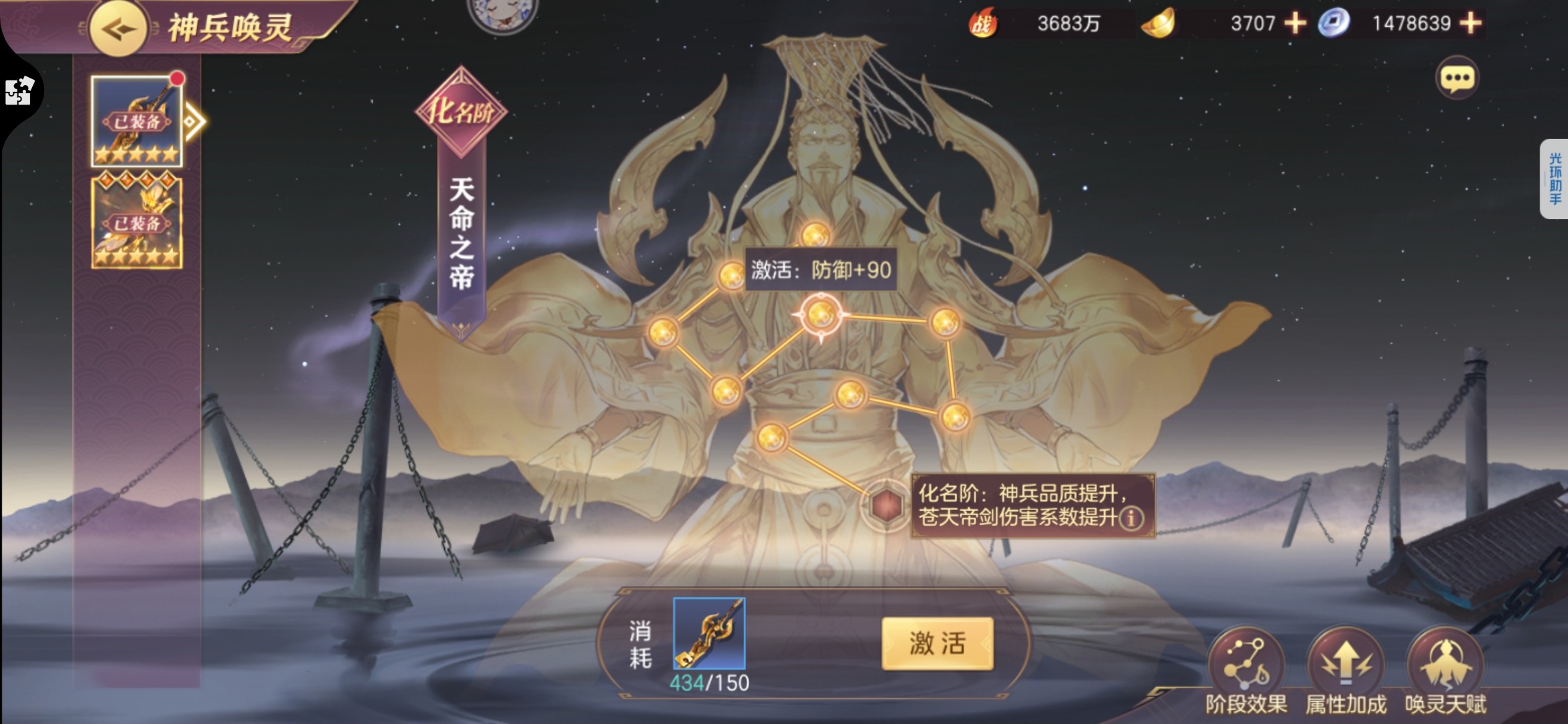Open the 光环助手 side tab

pos(1555,178)
